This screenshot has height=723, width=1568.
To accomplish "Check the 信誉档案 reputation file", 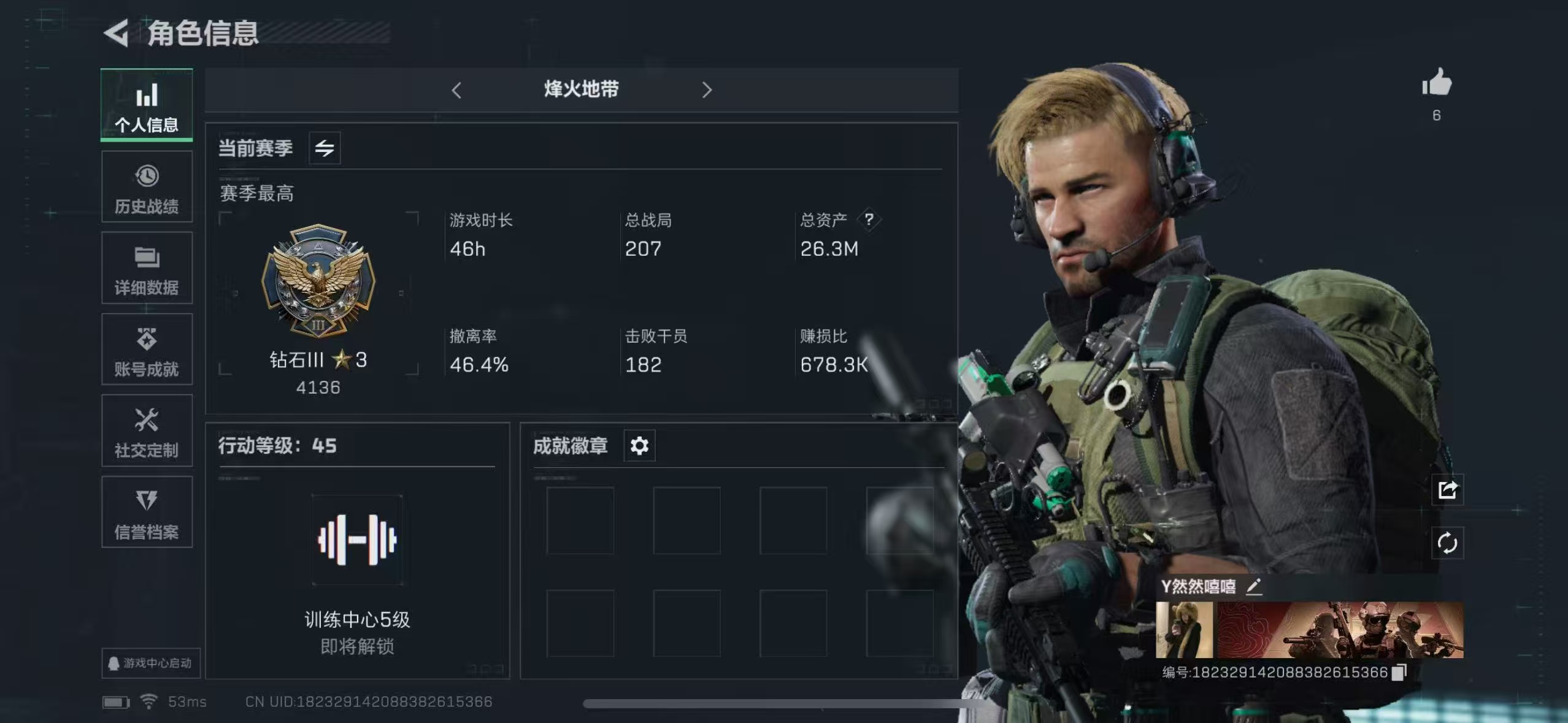I will point(147,513).
